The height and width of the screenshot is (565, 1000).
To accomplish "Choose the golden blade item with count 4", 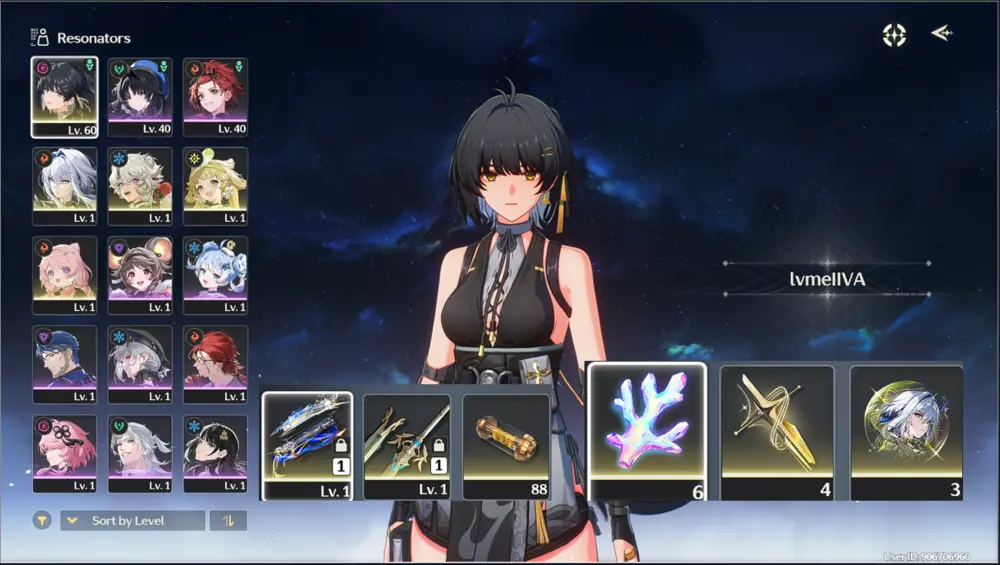I will coord(777,431).
